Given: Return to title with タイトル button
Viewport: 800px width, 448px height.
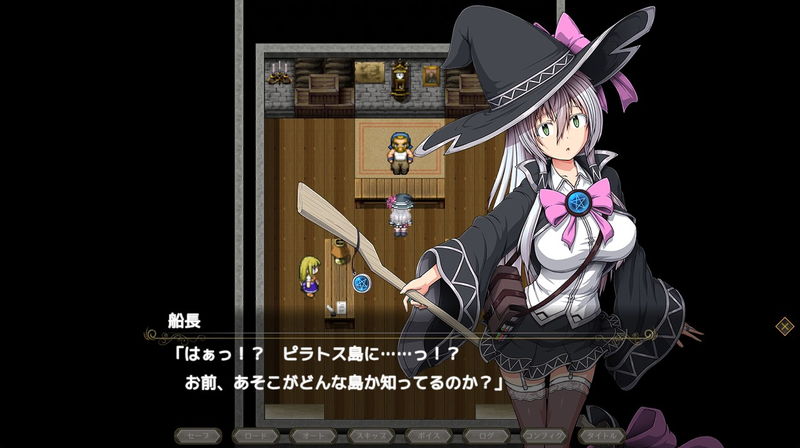Looking at the screenshot, I should point(603,437).
